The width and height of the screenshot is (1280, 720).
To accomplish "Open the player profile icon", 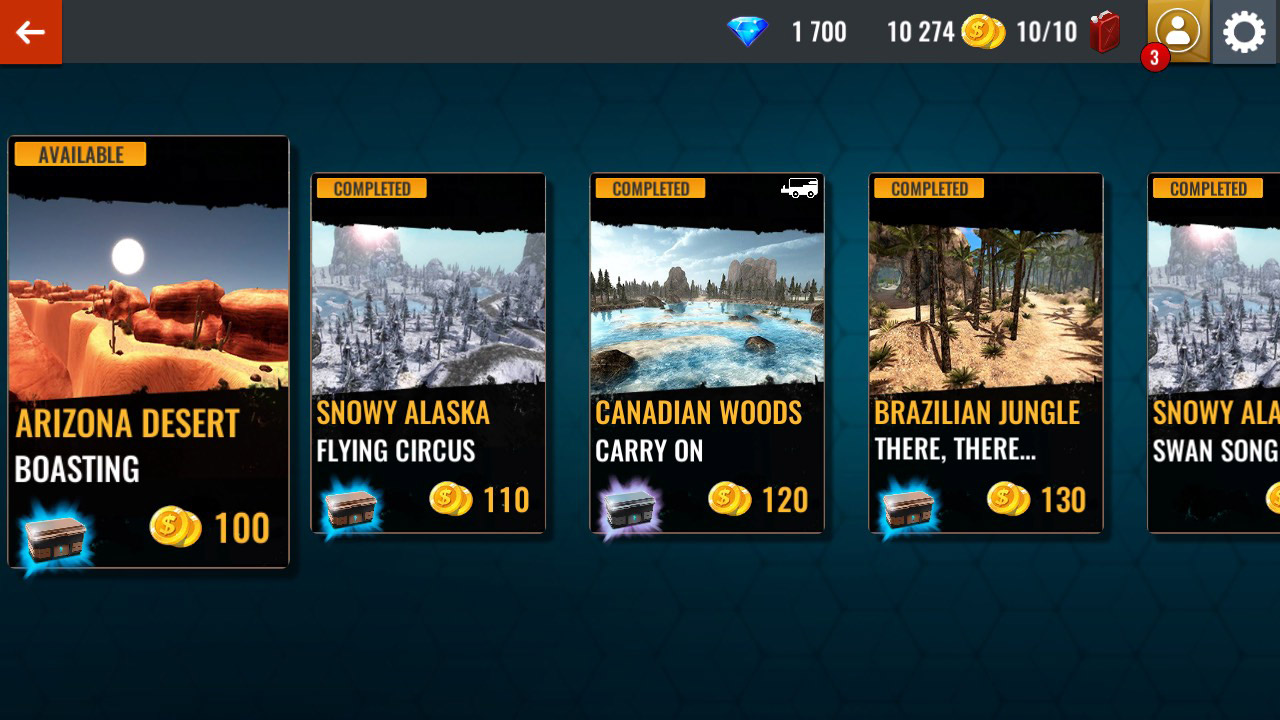I will (x=1178, y=32).
